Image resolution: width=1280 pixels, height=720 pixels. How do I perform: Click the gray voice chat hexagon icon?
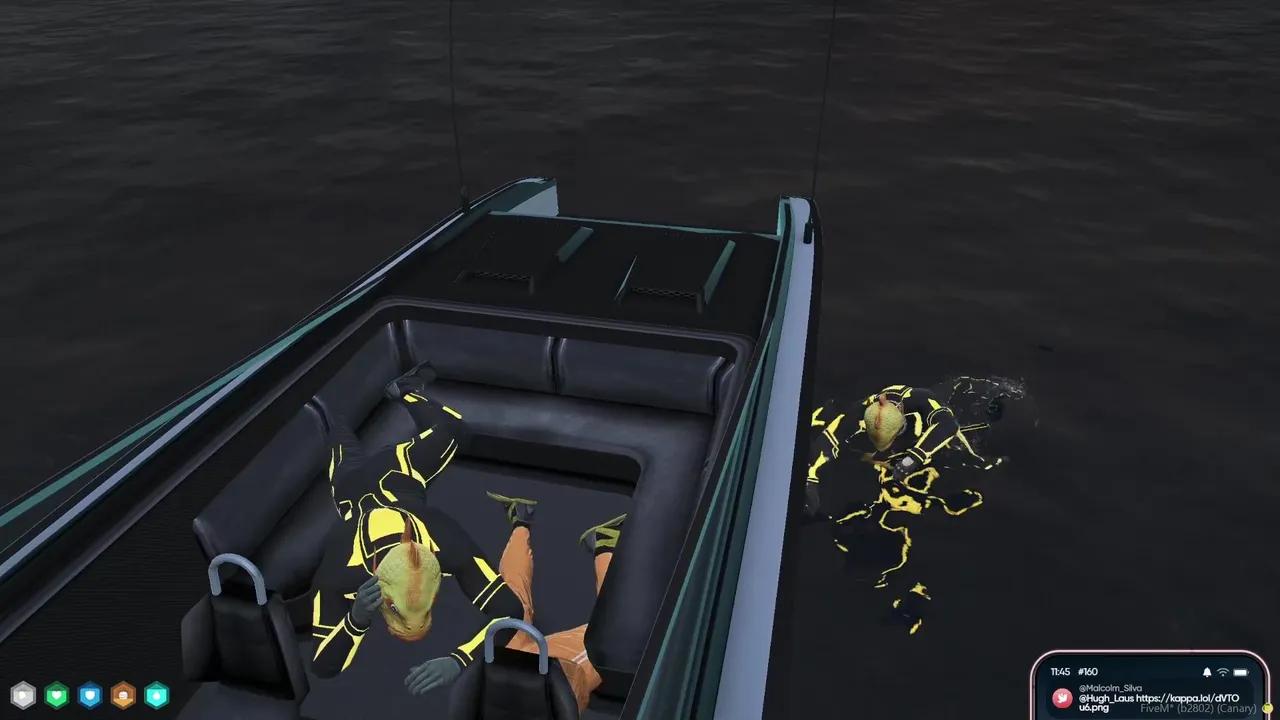point(23,694)
